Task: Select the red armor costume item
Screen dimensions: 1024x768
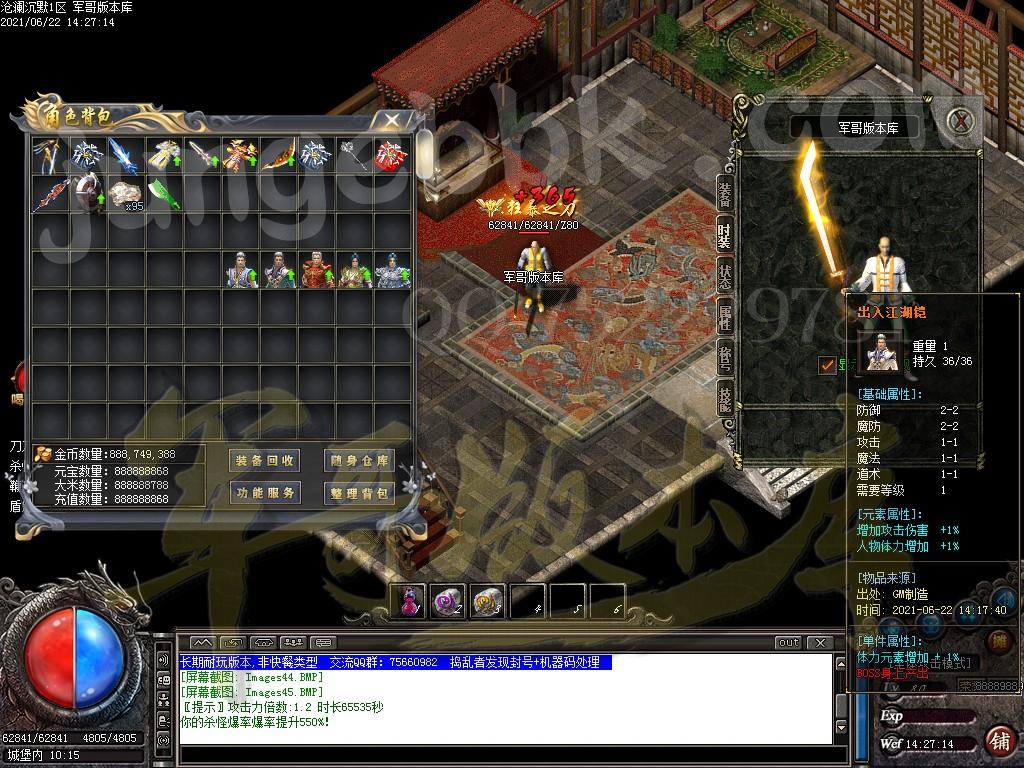Action: coord(316,270)
